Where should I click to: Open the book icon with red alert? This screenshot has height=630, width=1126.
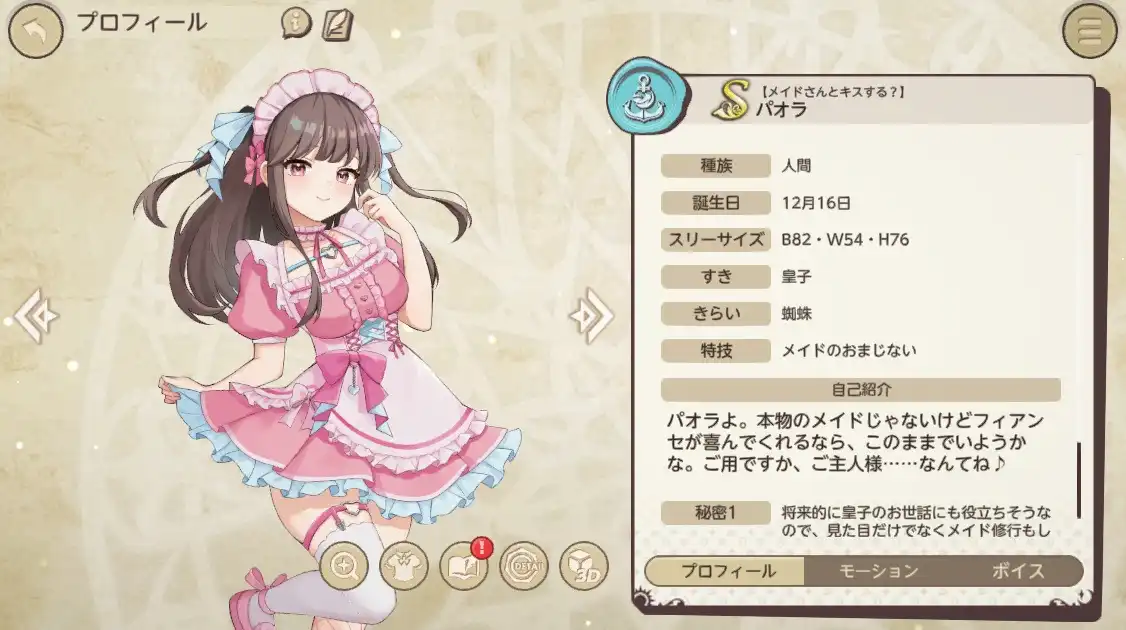[x=464, y=567]
